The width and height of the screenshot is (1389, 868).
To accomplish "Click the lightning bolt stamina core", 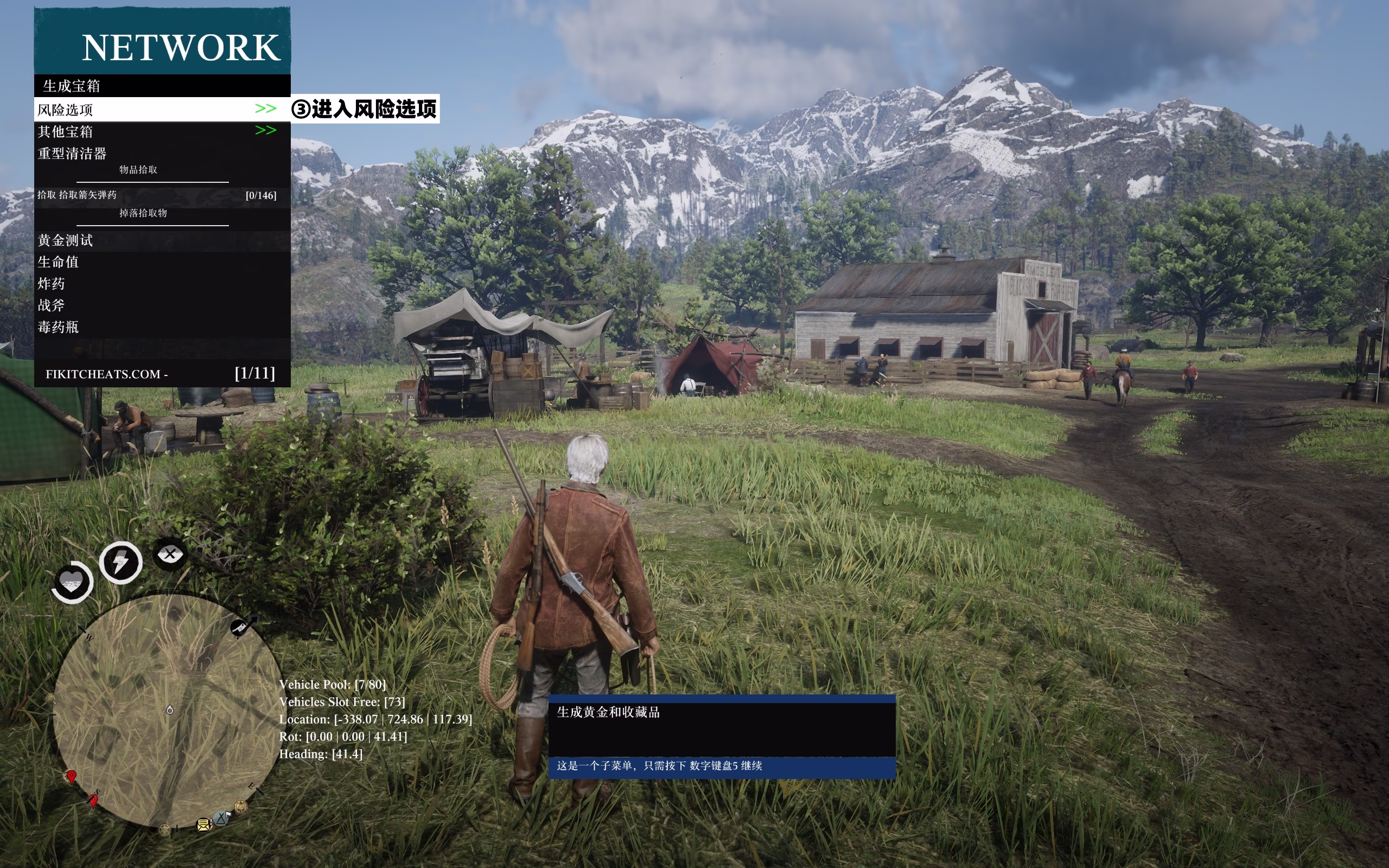I will pos(120,562).
